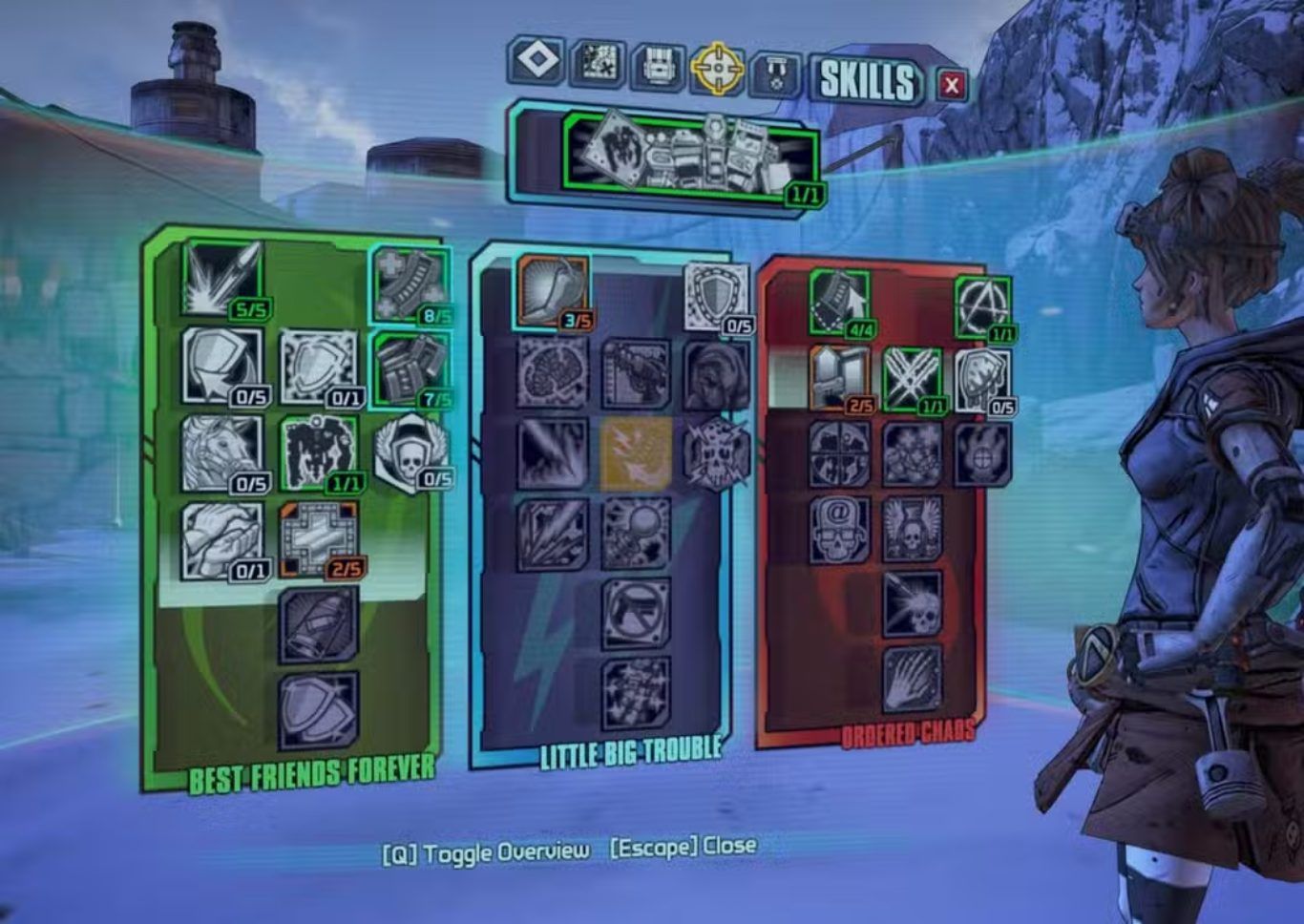
Task: Open the diamond-shaped missions tab
Action: click(536, 61)
